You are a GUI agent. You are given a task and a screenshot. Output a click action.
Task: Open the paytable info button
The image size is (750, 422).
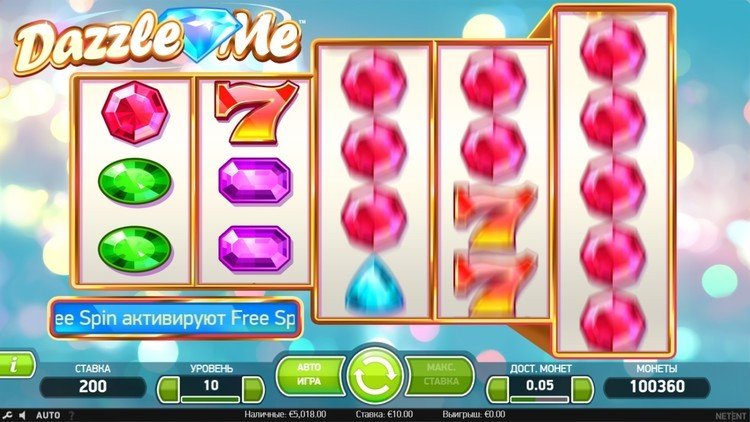click(x=14, y=364)
